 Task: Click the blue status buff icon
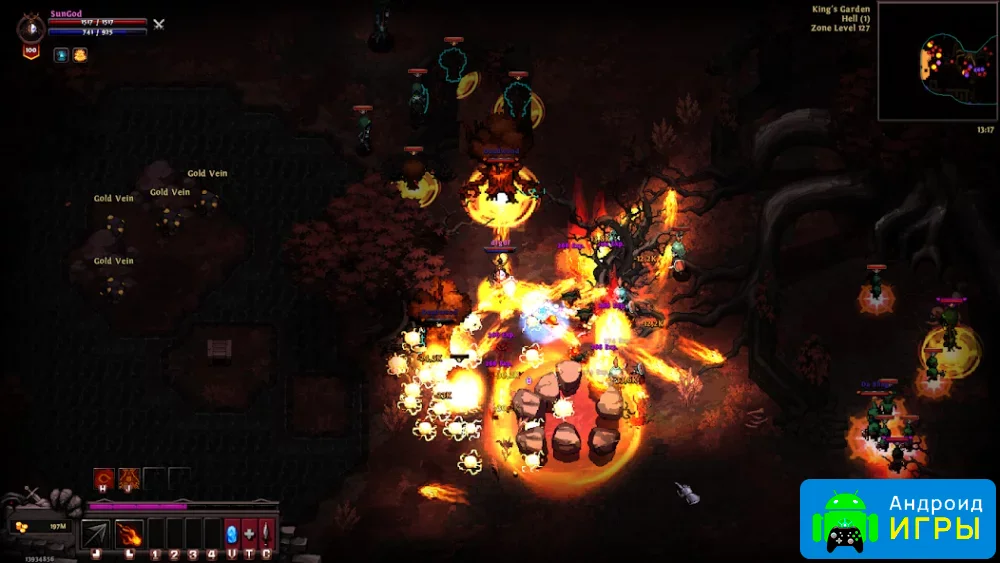pos(62,55)
